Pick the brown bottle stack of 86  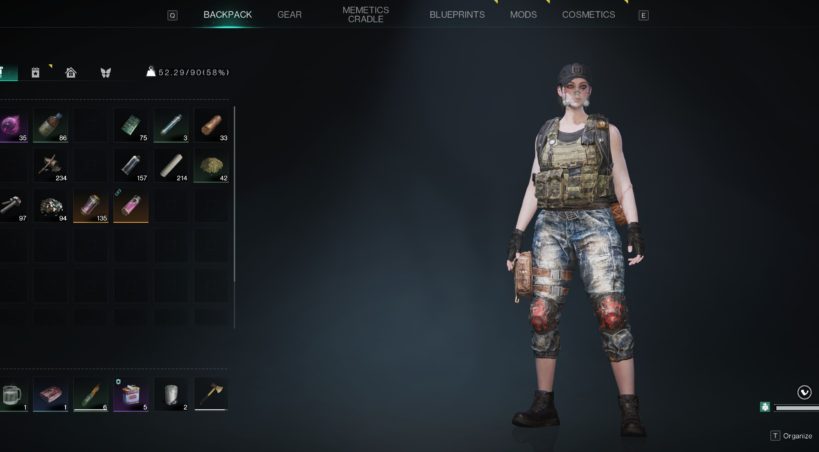[51, 125]
